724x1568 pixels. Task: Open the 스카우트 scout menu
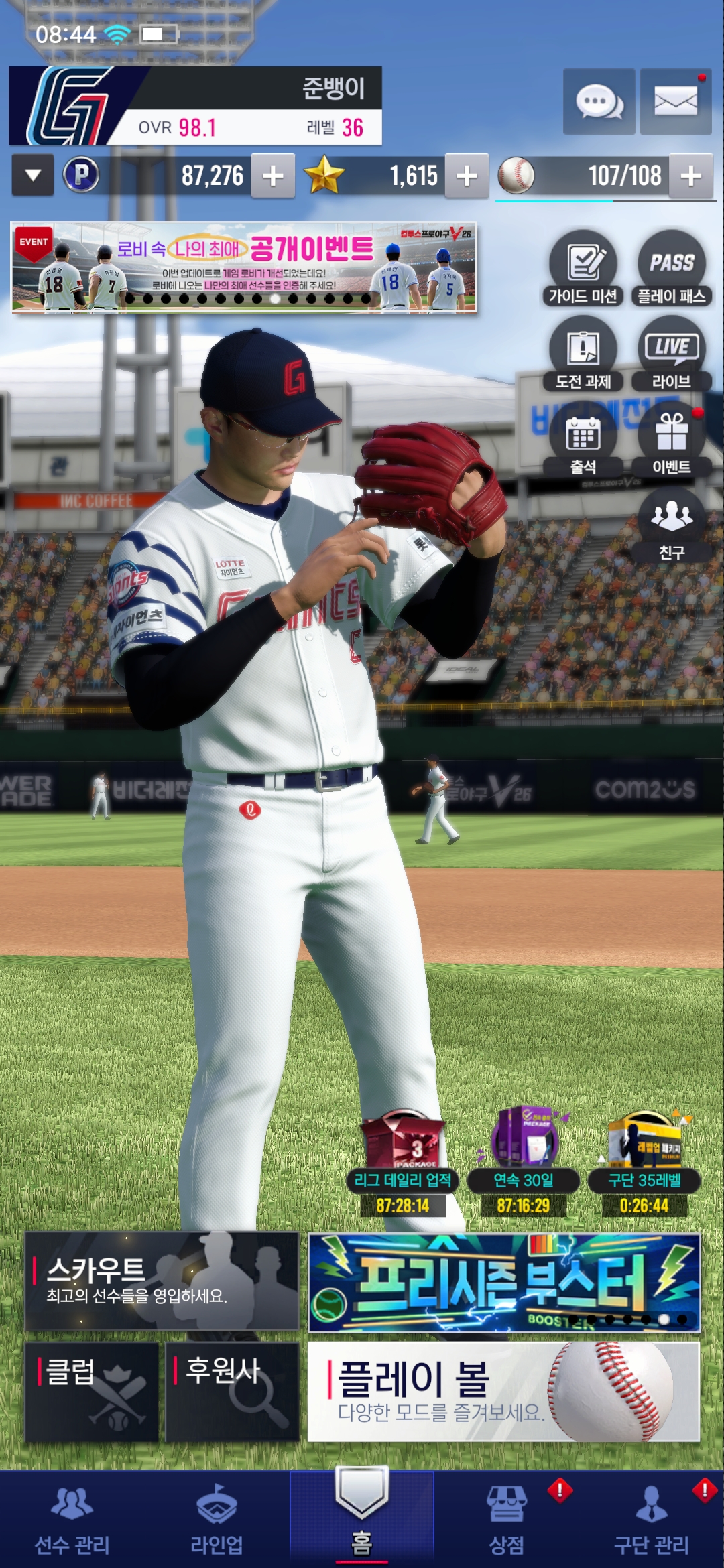[x=162, y=1281]
